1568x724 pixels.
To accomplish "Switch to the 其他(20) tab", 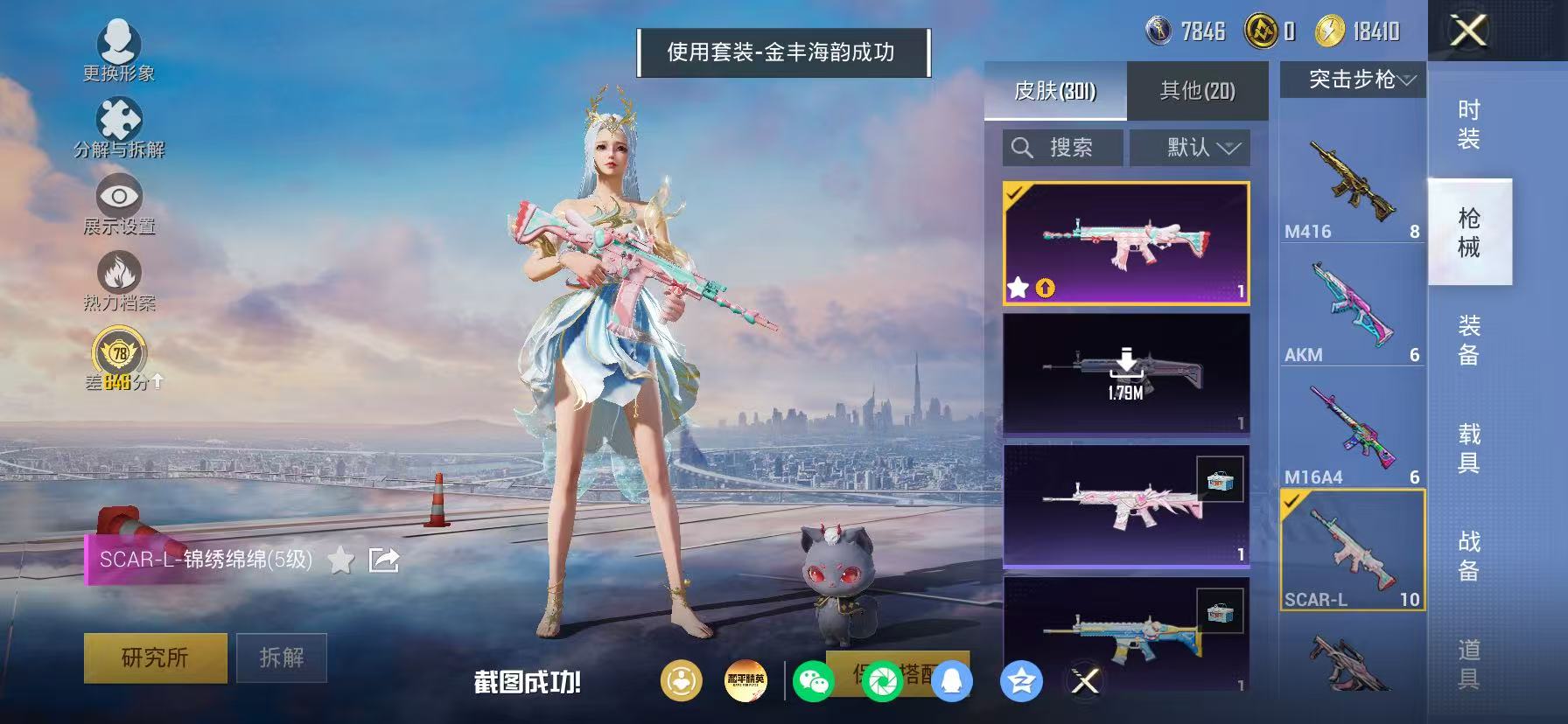I will [1199, 91].
